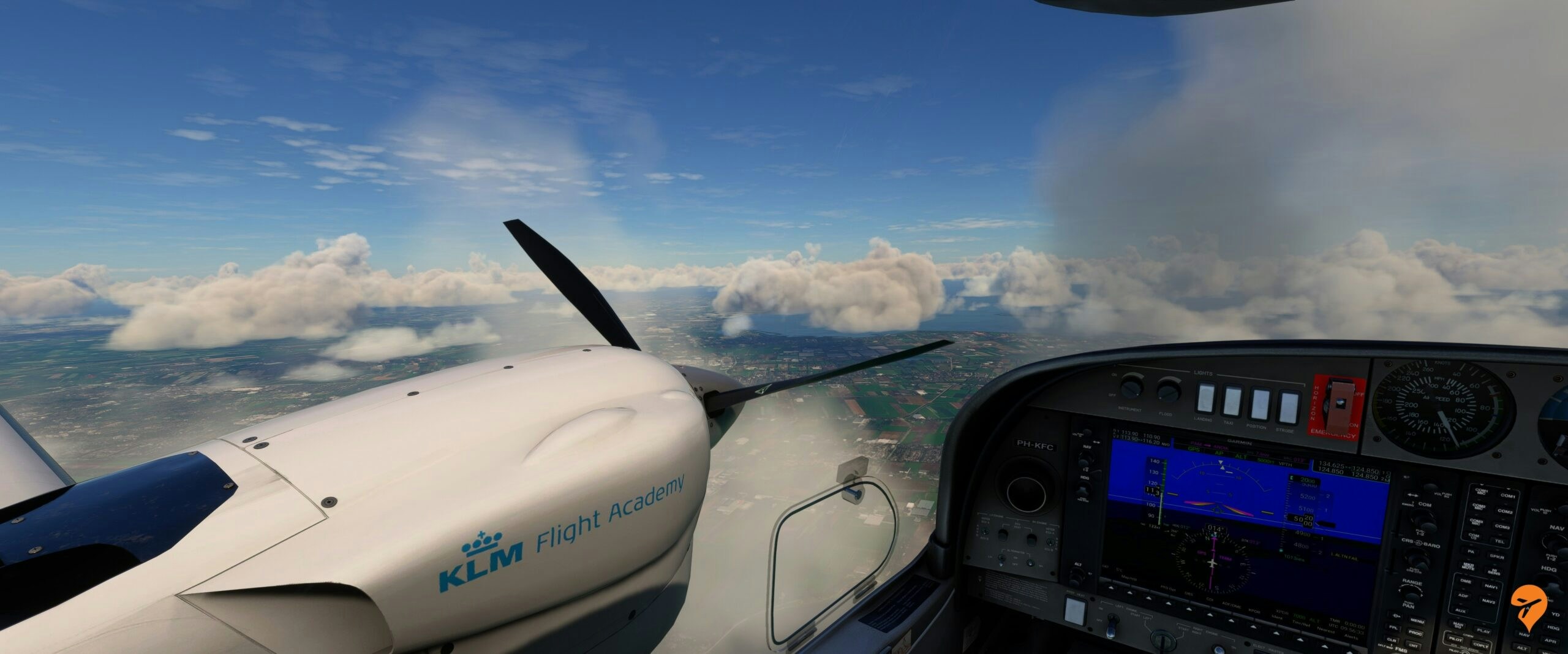Toggle the Landing light switch
Viewport: 1568px width, 654px height.
click(x=1204, y=398)
